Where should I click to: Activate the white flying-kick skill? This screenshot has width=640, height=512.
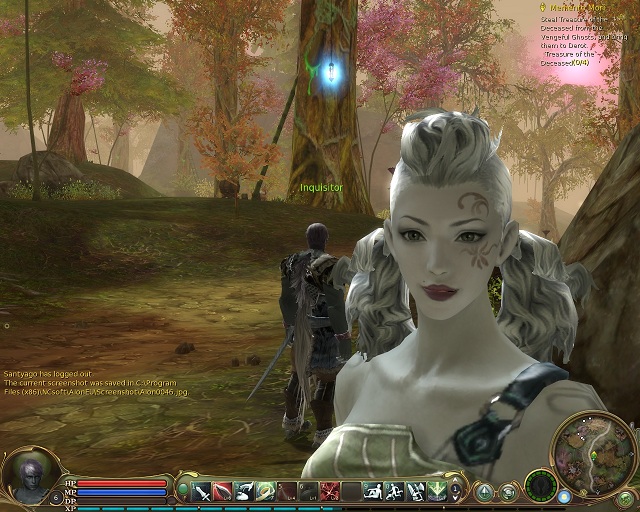click(244, 491)
